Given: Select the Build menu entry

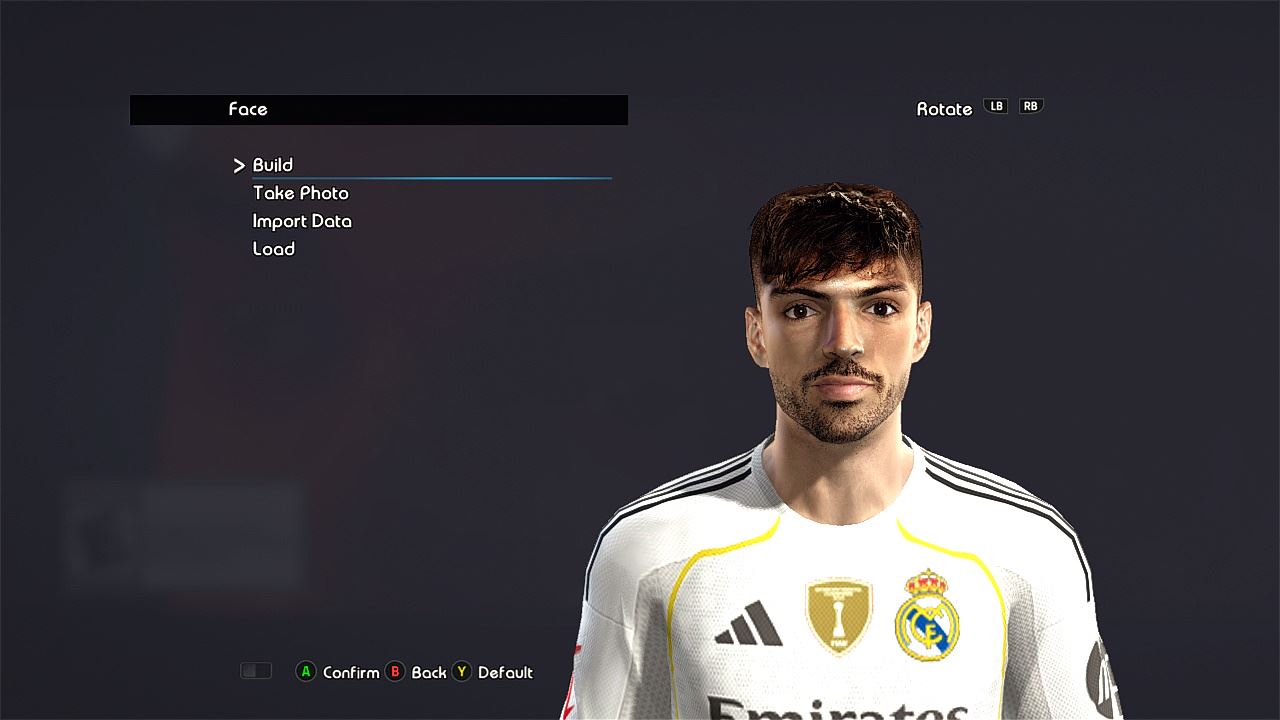Looking at the screenshot, I should pyautogui.click(x=273, y=165).
